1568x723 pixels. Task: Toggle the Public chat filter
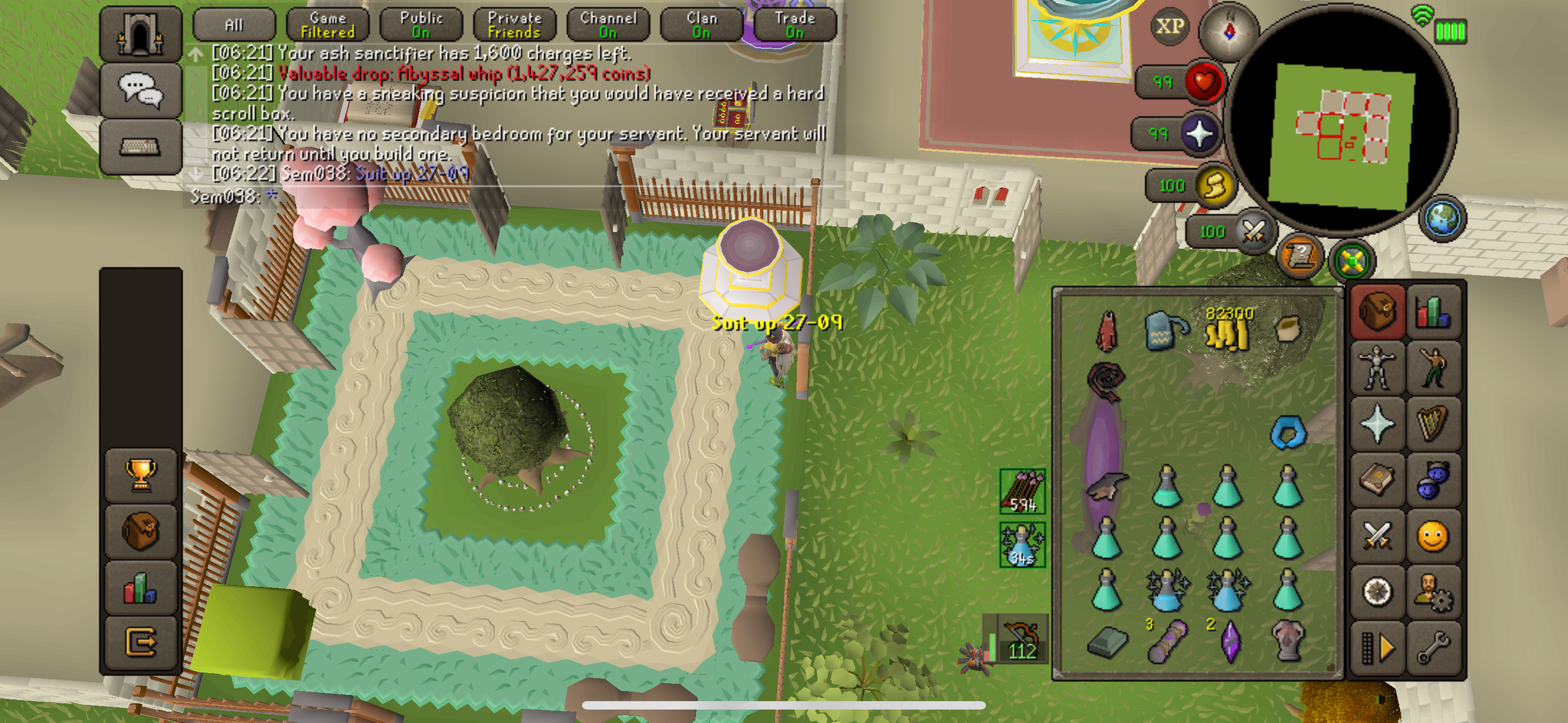click(421, 25)
